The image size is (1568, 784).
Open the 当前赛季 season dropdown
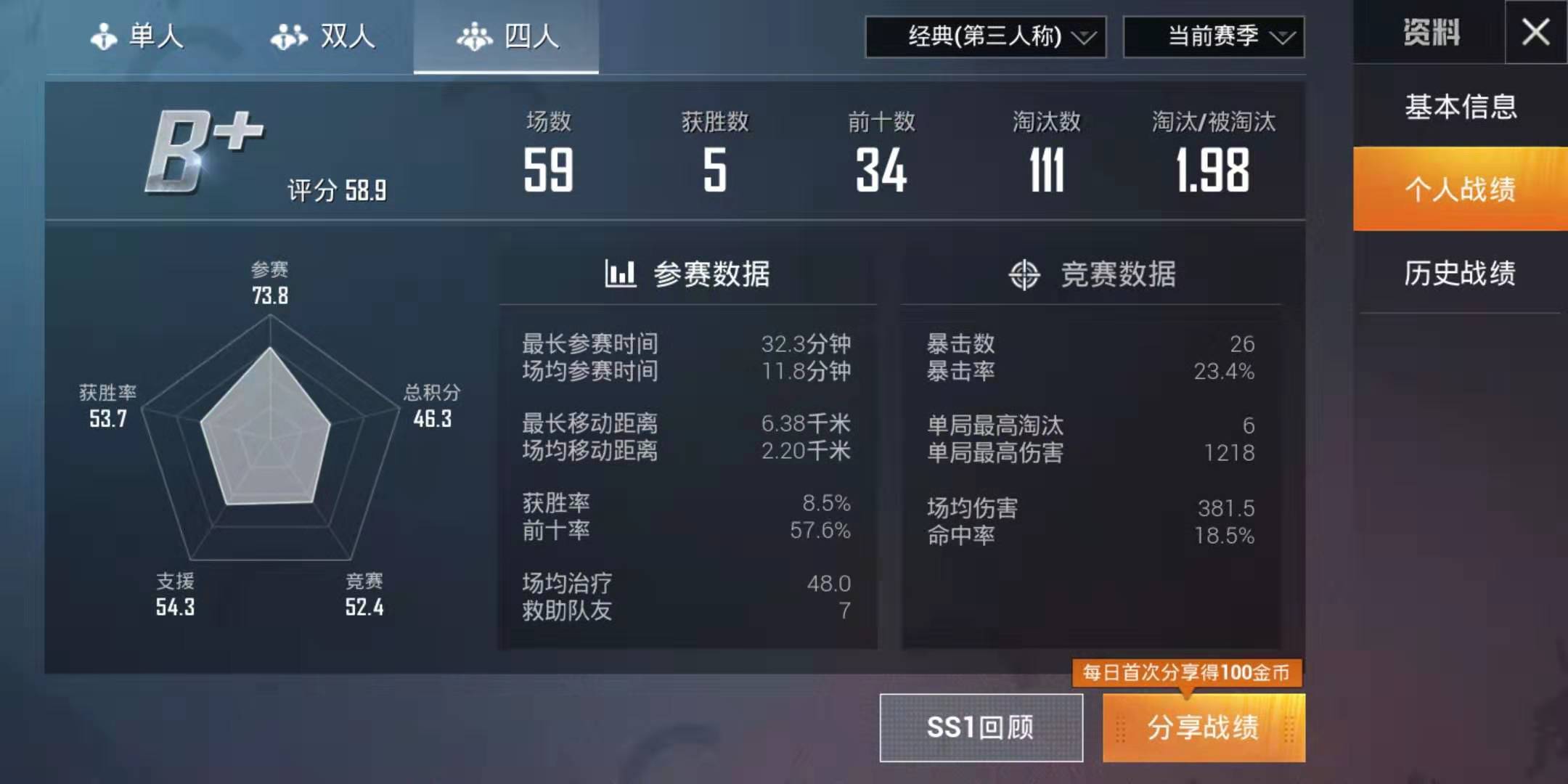pos(1214,35)
